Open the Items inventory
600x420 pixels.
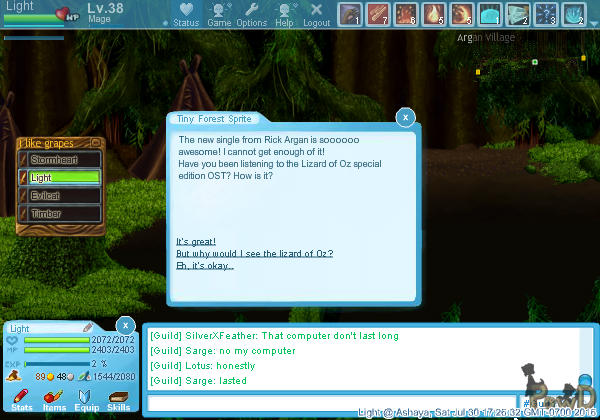tap(54, 400)
